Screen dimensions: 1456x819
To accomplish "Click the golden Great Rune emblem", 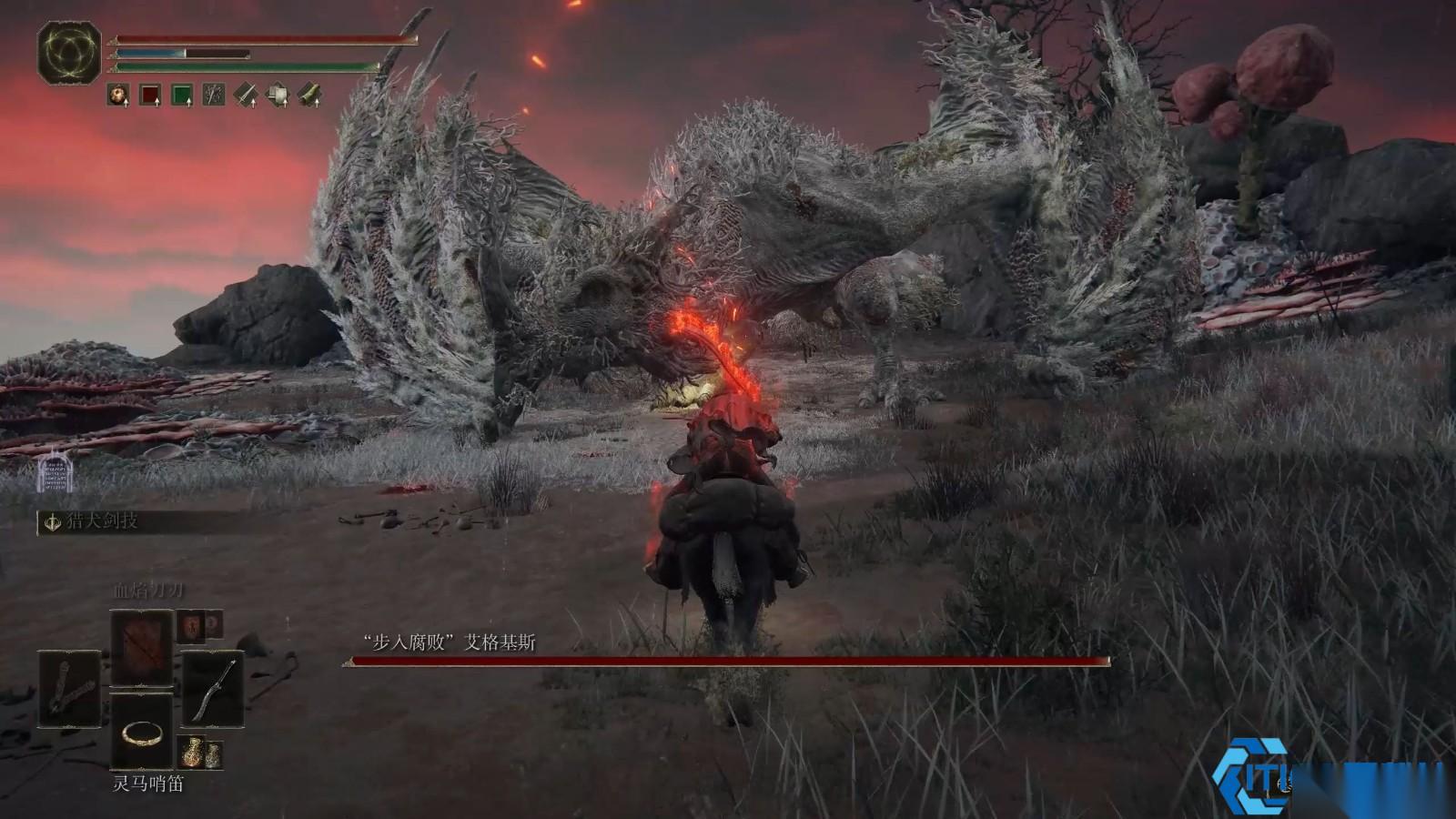I will 69,52.
